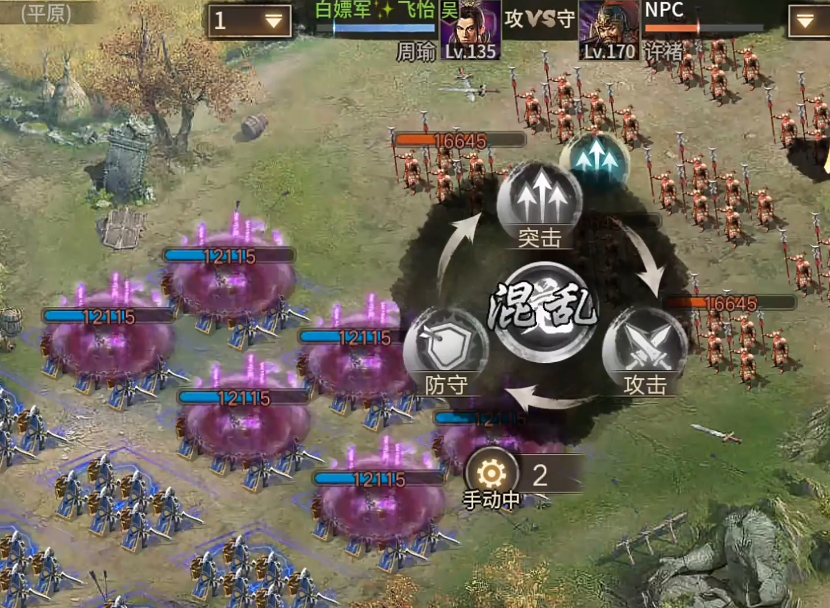The height and width of the screenshot is (608, 830).
Task: Expand the dropdown beside the NPC name
Action: click(x=808, y=21)
